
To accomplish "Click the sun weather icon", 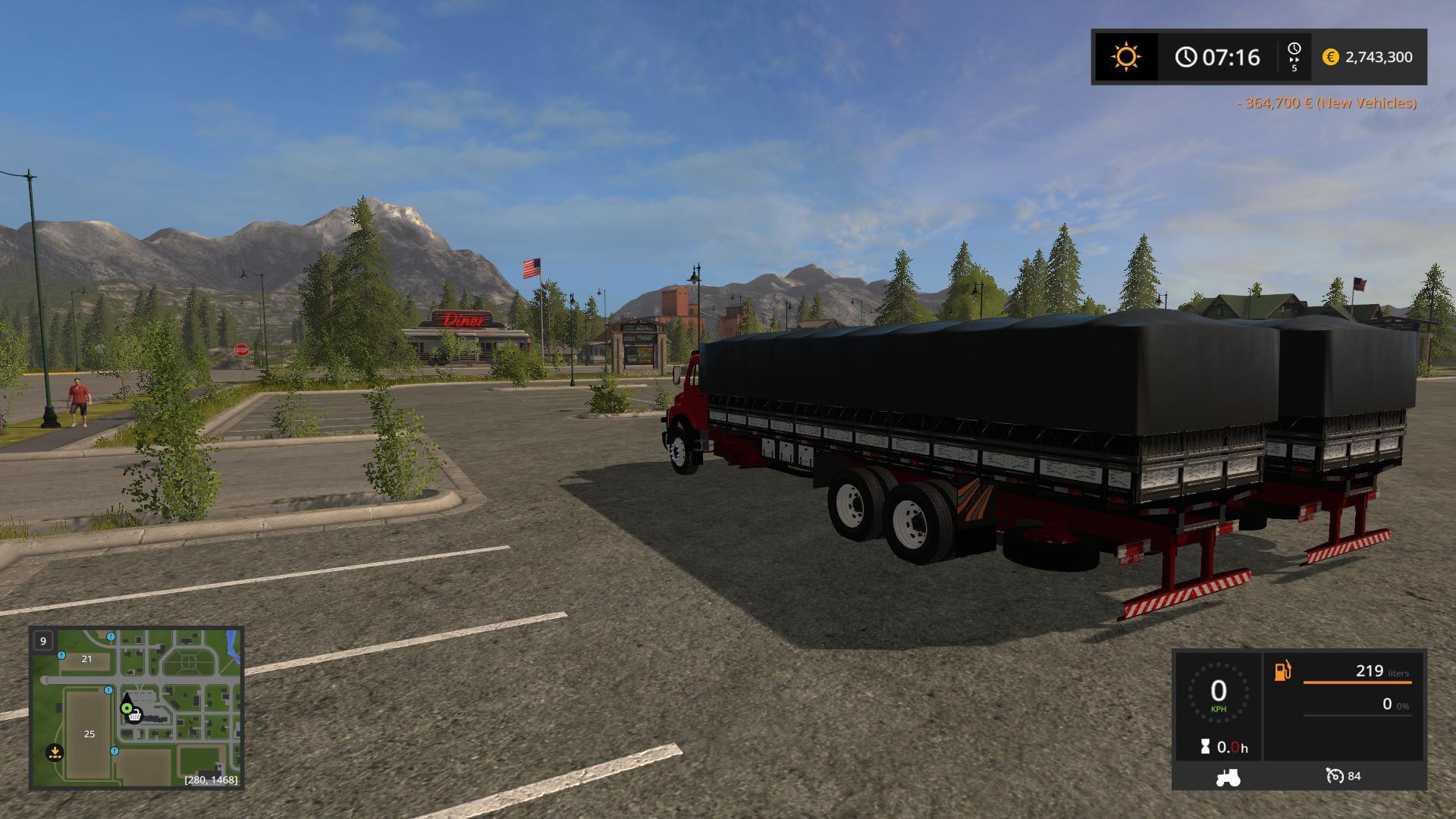I will pyautogui.click(x=1125, y=57).
